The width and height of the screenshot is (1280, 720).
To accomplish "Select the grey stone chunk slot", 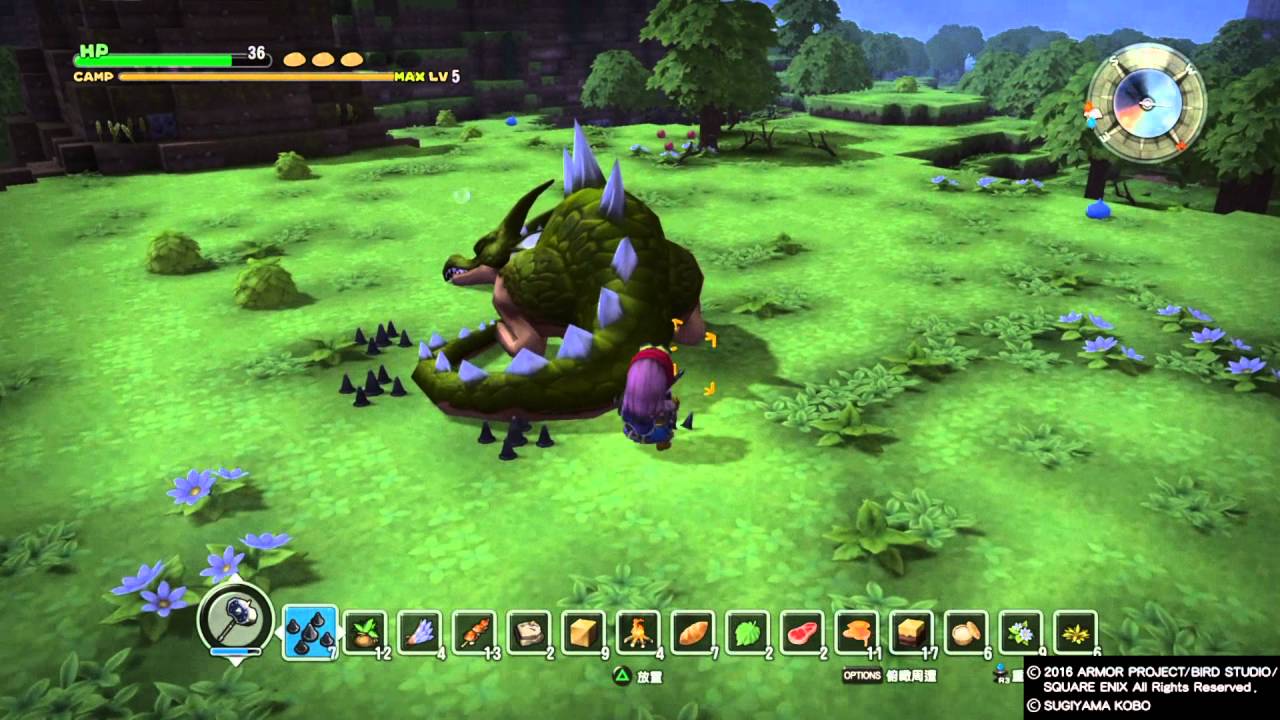I will point(529,633).
